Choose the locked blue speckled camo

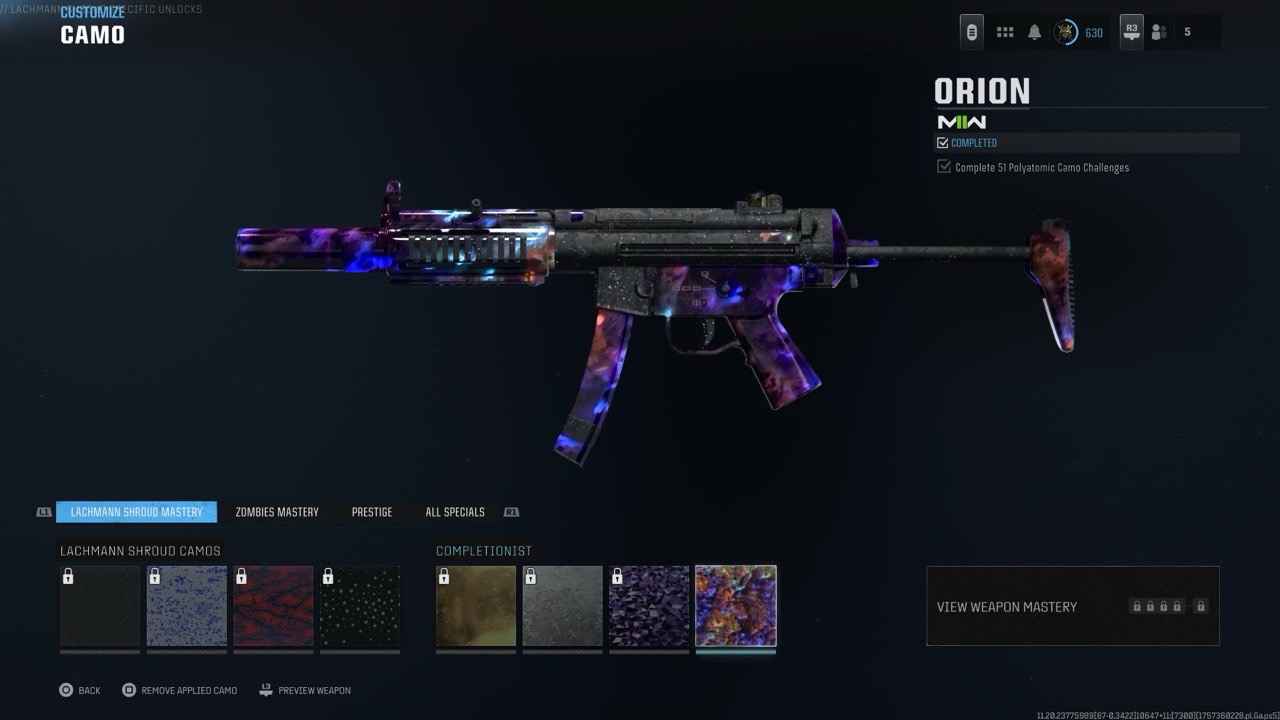click(x=187, y=606)
